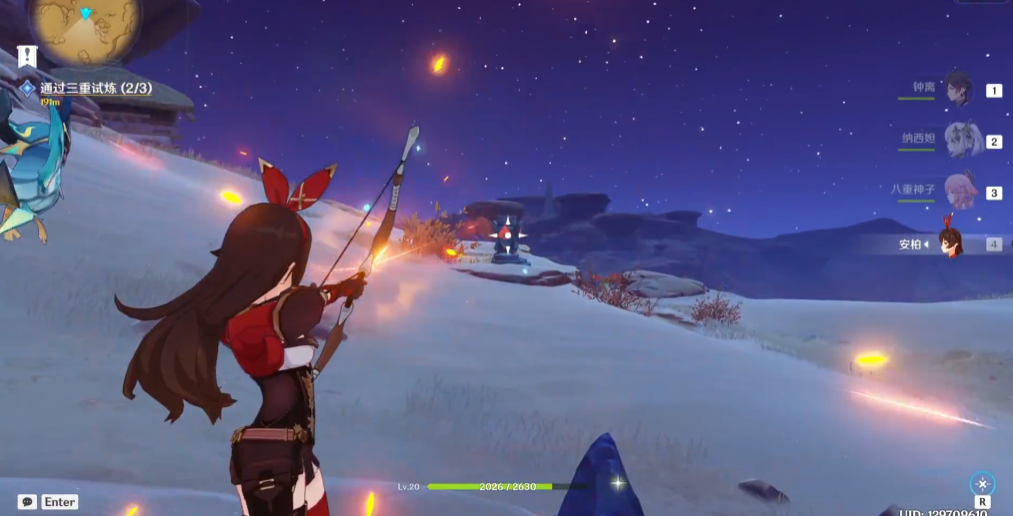Open the quest menu exclamation banner icon
1013x516 pixels.
(27, 57)
